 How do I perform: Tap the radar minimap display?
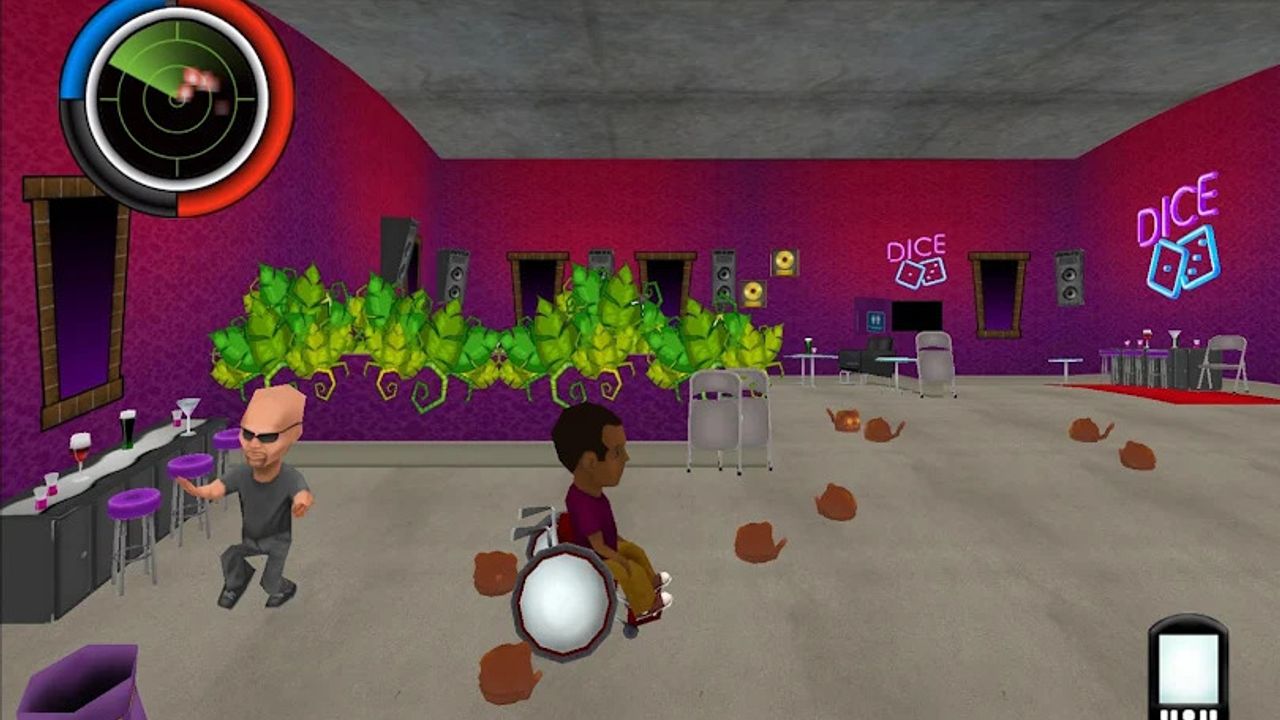pyautogui.click(x=175, y=100)
